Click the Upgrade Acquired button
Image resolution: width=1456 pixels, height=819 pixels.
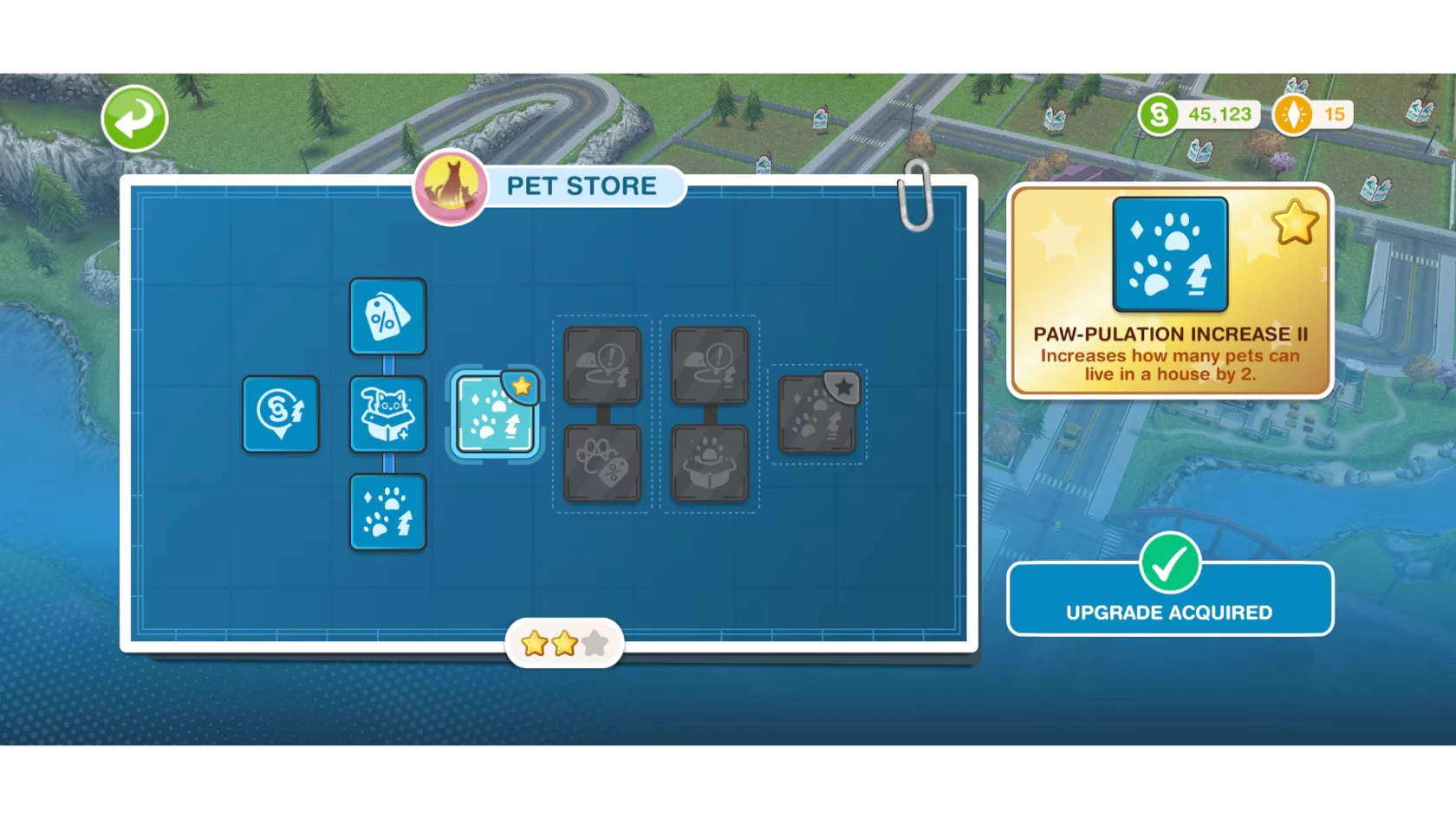[1169, 600]
